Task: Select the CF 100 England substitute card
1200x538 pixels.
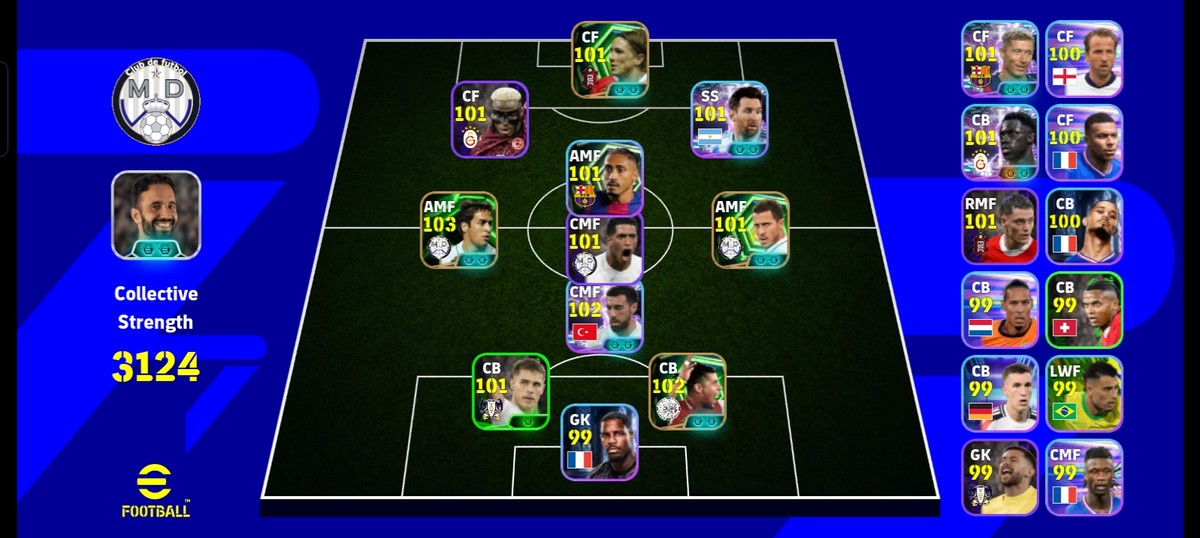Action: pos(1084,58)
